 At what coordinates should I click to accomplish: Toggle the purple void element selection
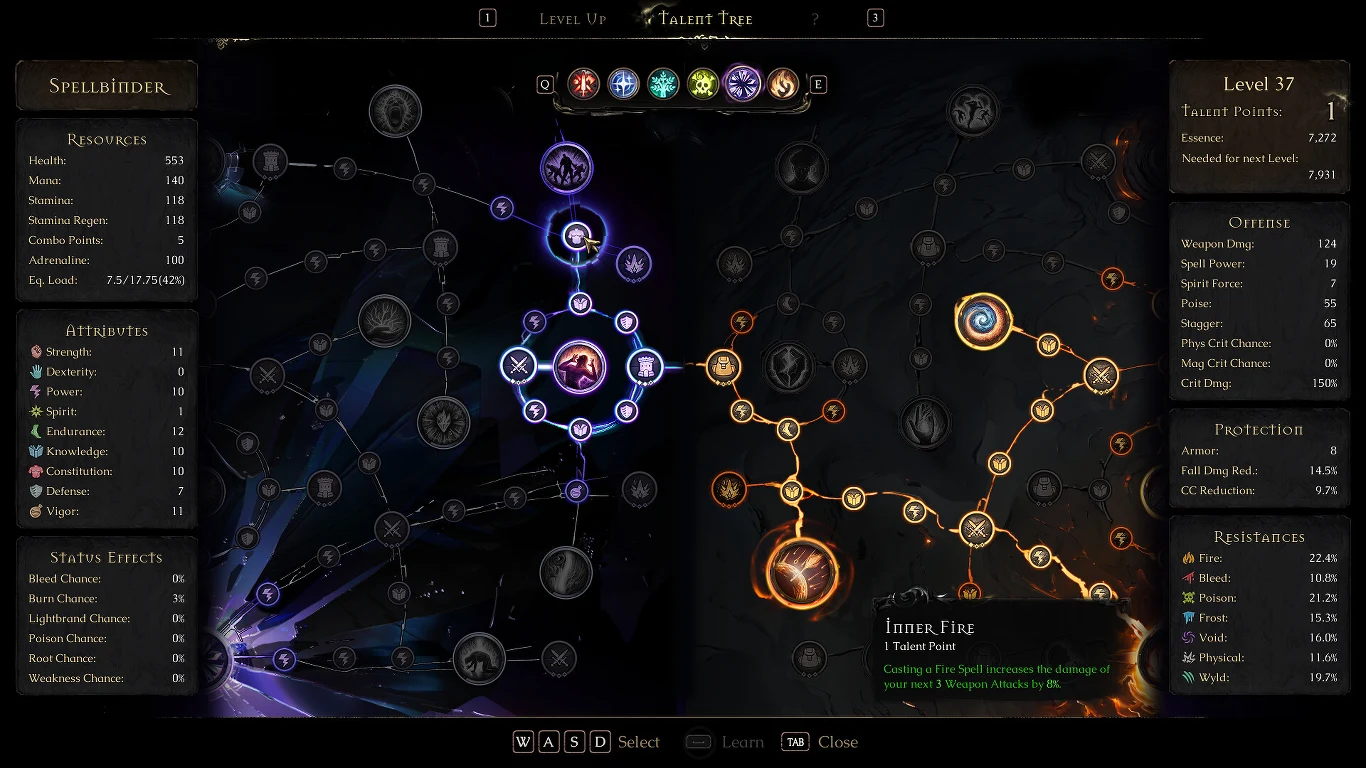pyautogui.click(x=742, y=83)
